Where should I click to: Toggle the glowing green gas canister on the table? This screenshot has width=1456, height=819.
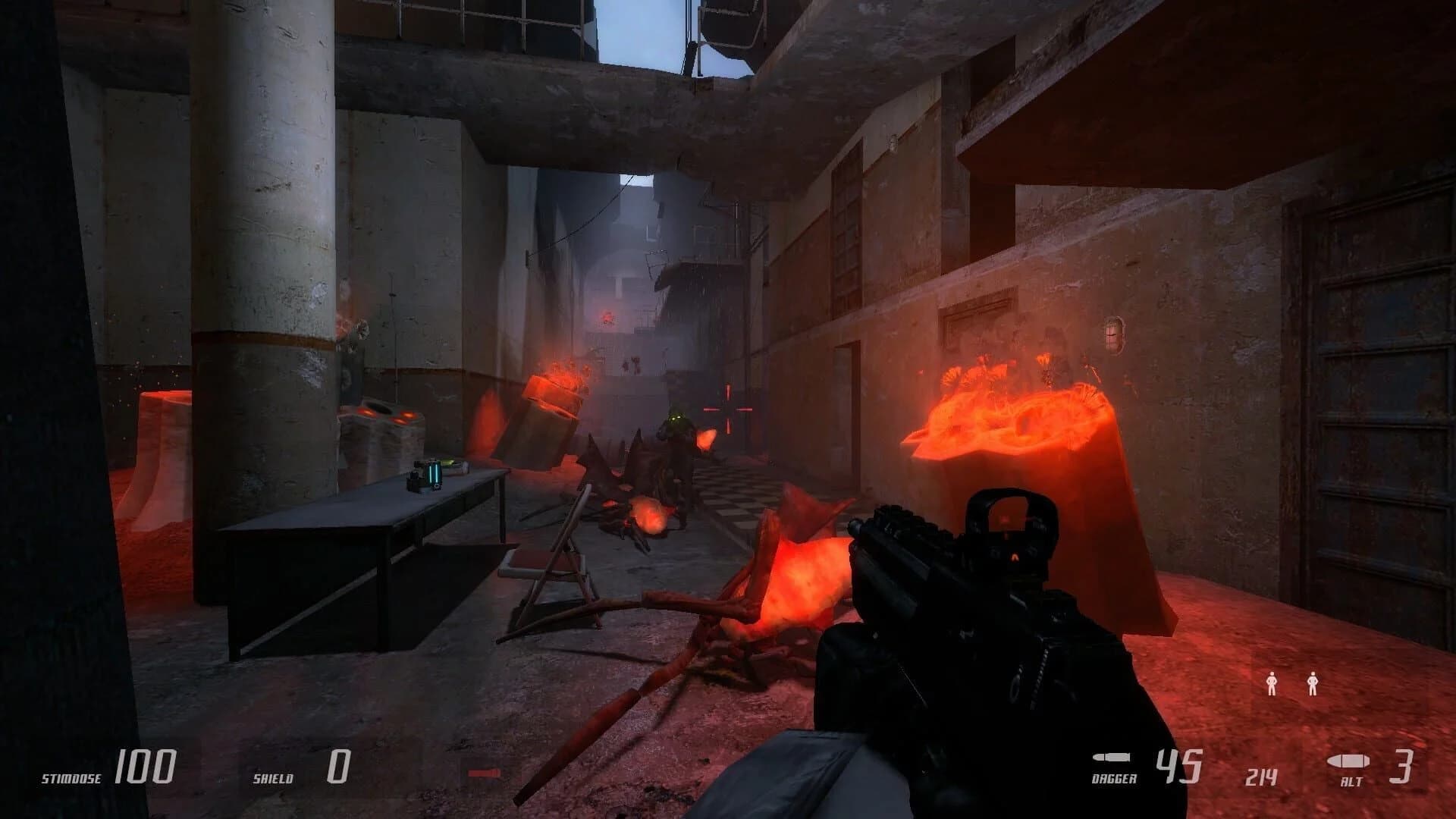click(436, 474)
